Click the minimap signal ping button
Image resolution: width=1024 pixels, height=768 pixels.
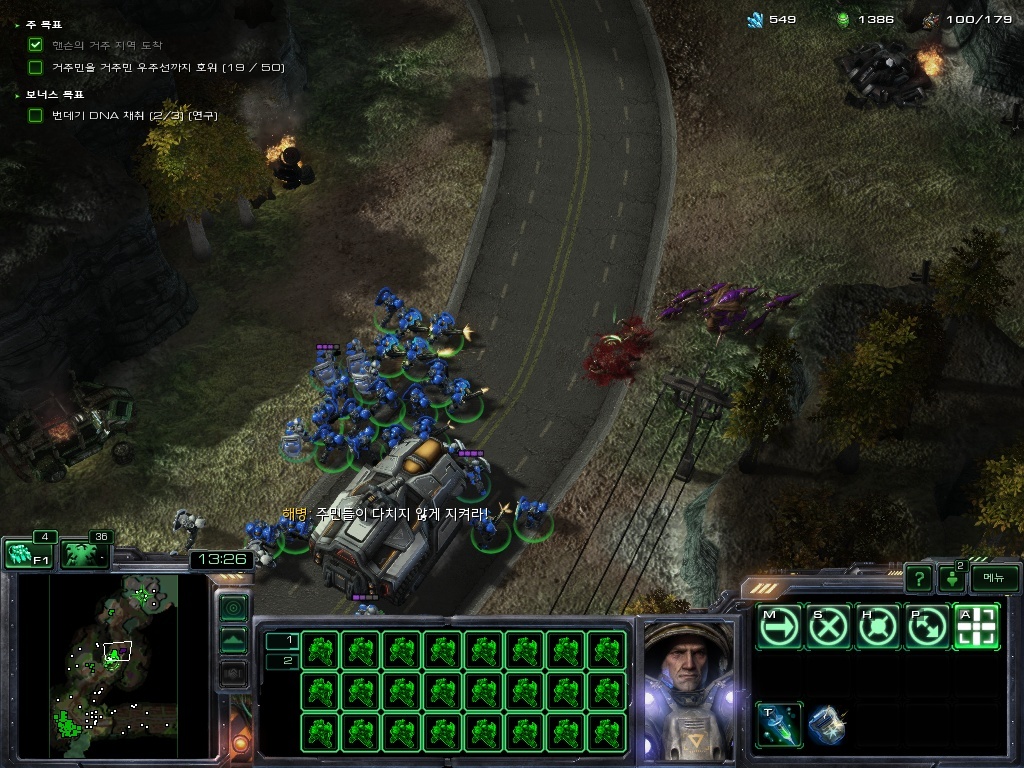(232, 607)
